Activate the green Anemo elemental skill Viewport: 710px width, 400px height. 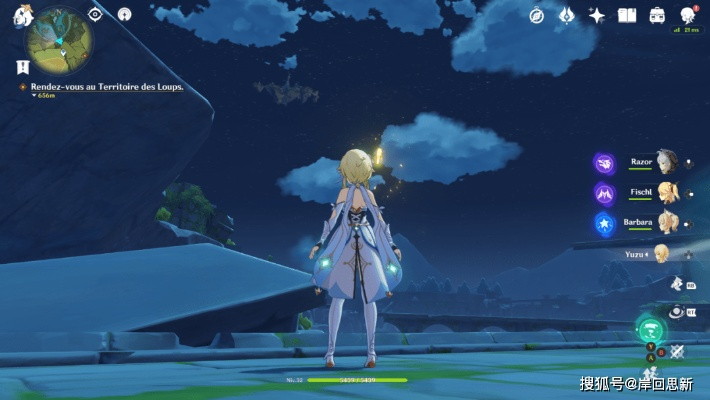(x=651, y=331)
